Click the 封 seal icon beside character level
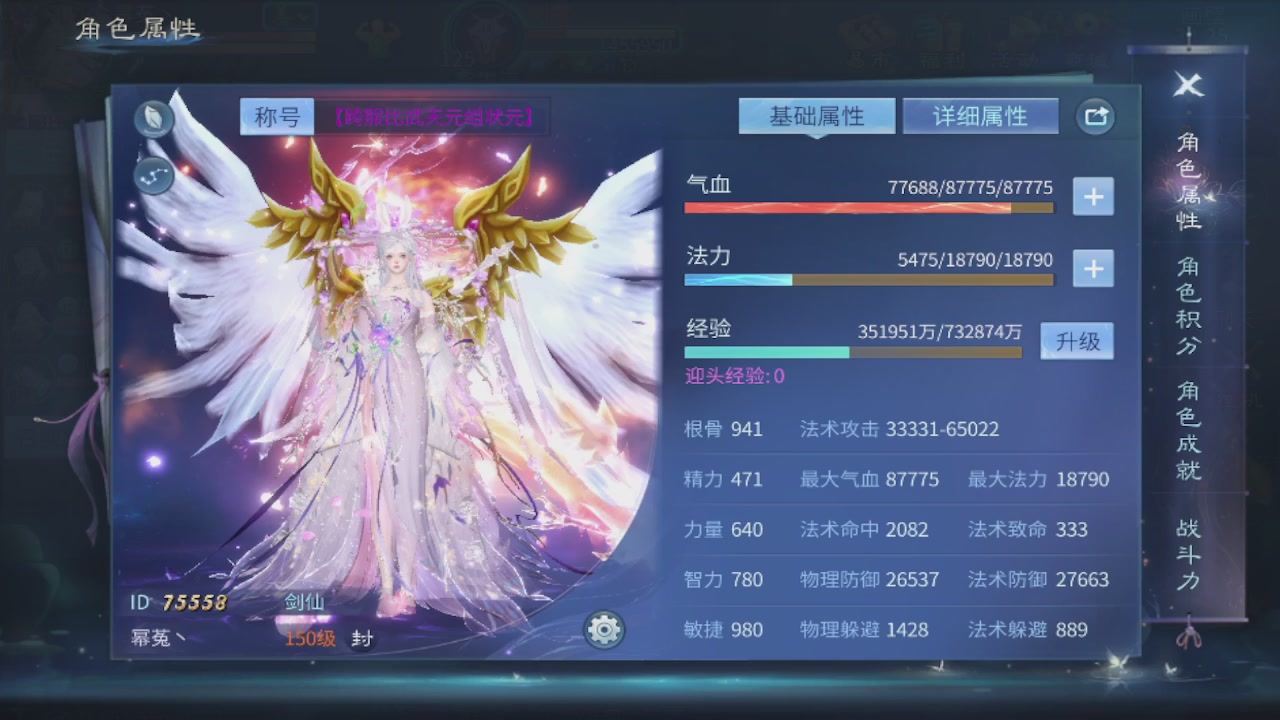This screenshot has width=1280, height=720. click(x=361, y=638)
